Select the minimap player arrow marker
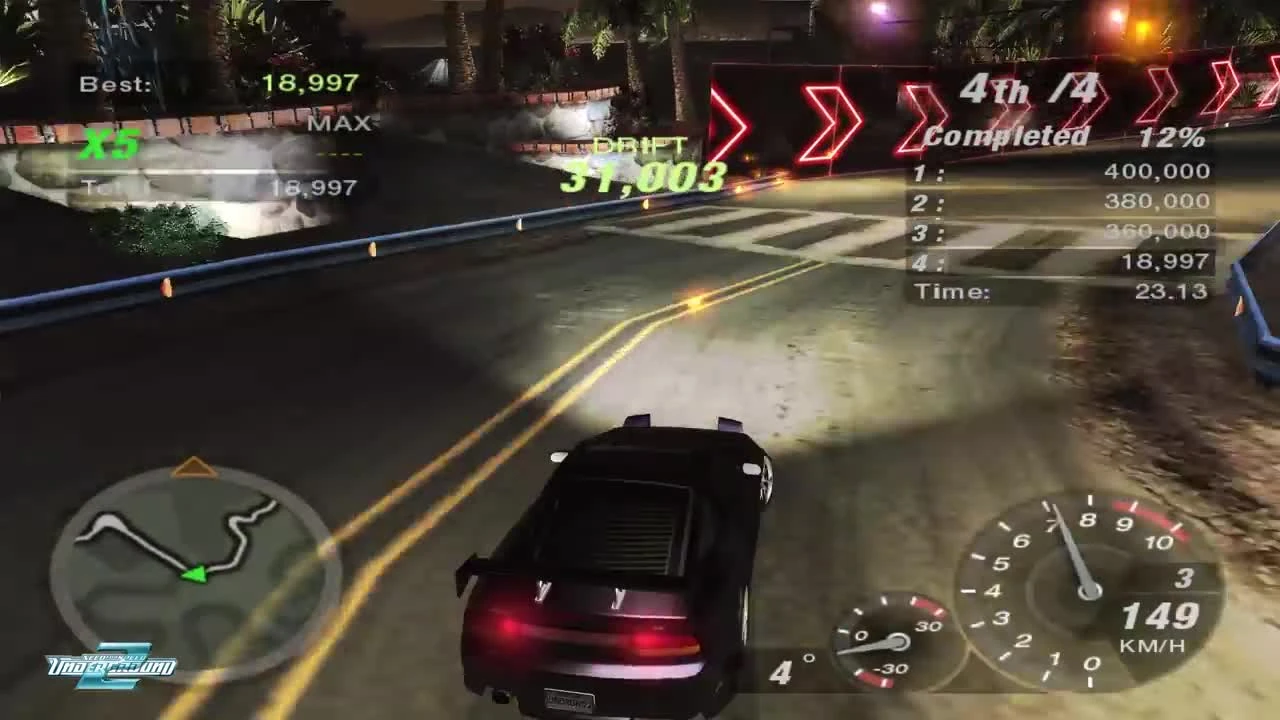Image resolution: width=1280 pixels, height=720 pixels. click(x=196, y=573)
